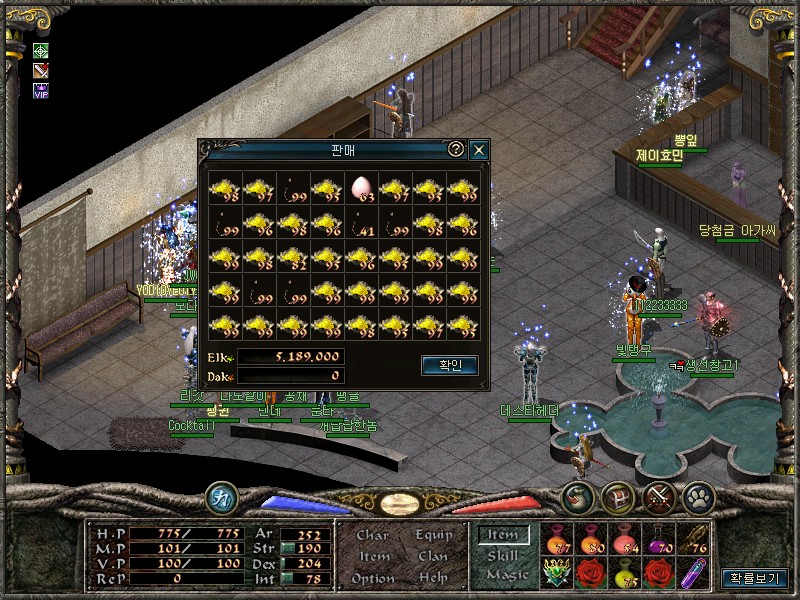The image size is (800, 600).
Task: Click the green crosshair buff icon
Action: tap(41, 51)
